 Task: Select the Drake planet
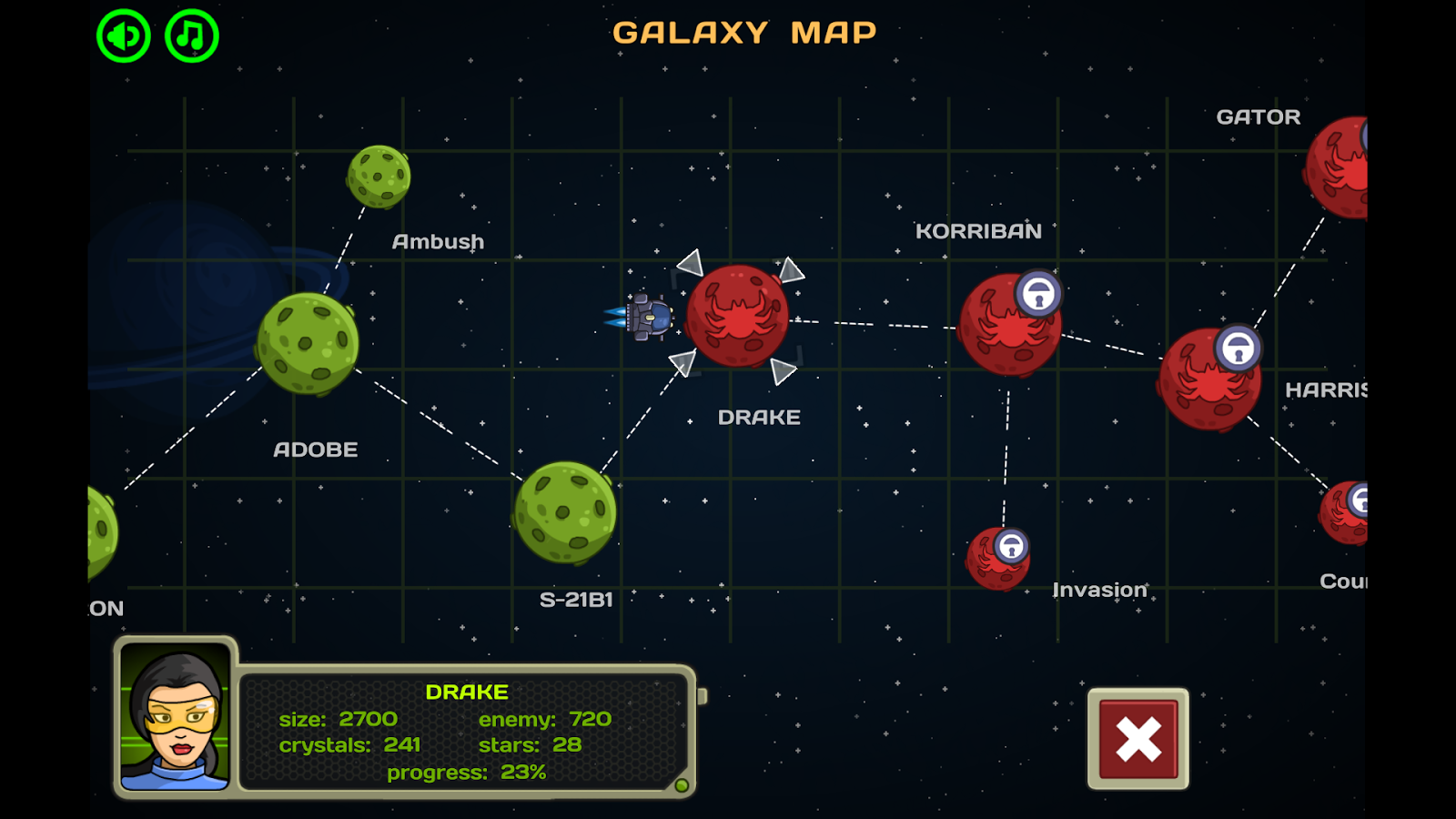739,320
